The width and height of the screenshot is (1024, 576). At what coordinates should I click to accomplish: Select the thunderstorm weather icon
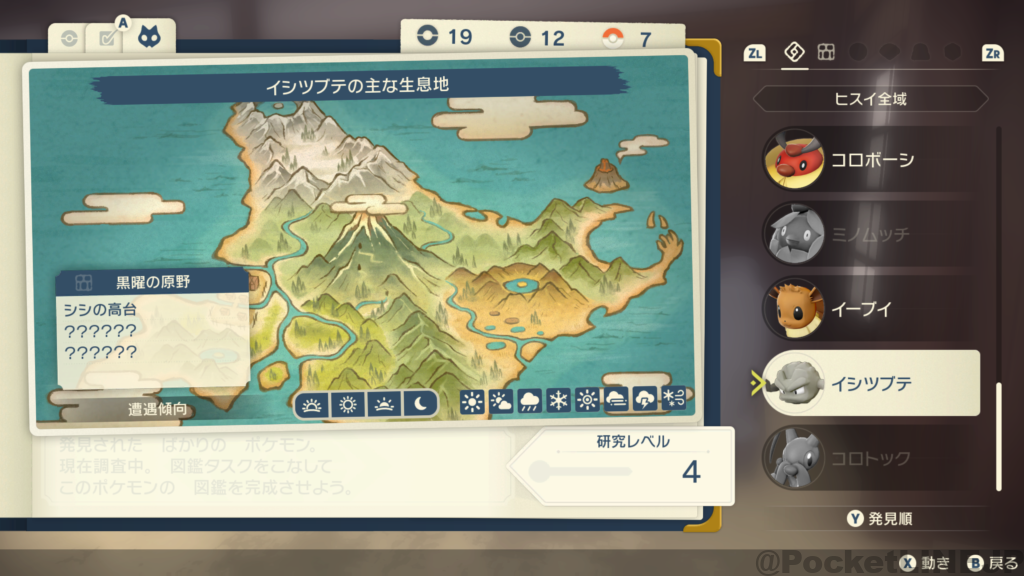[x=646, y=402]
